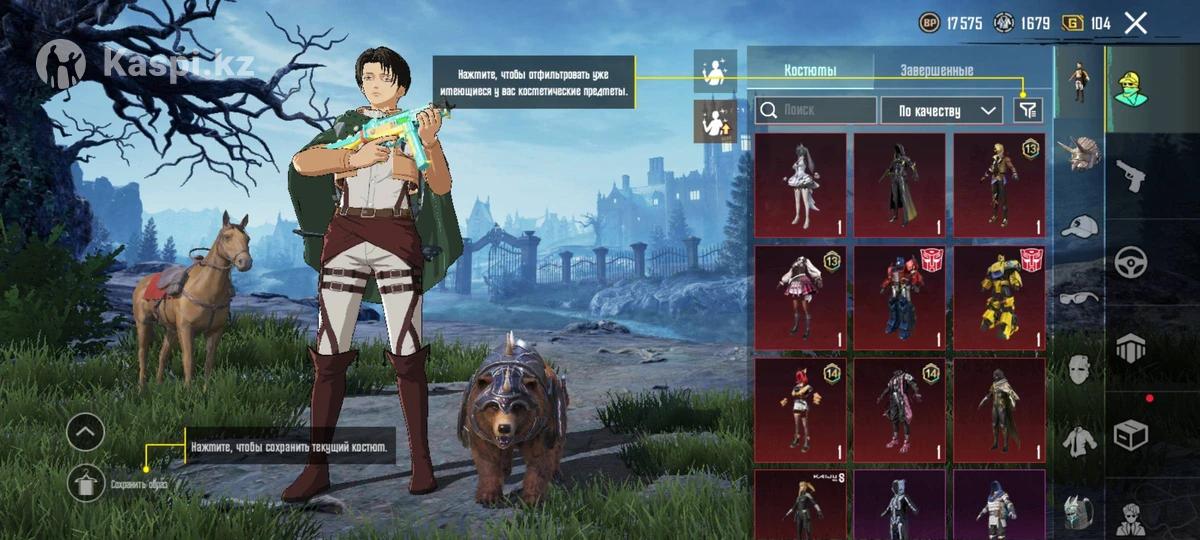This screenshot has height=540, width=1200.
Task: Open the steering wheel vehicle category
Action: pos(1130,262)
